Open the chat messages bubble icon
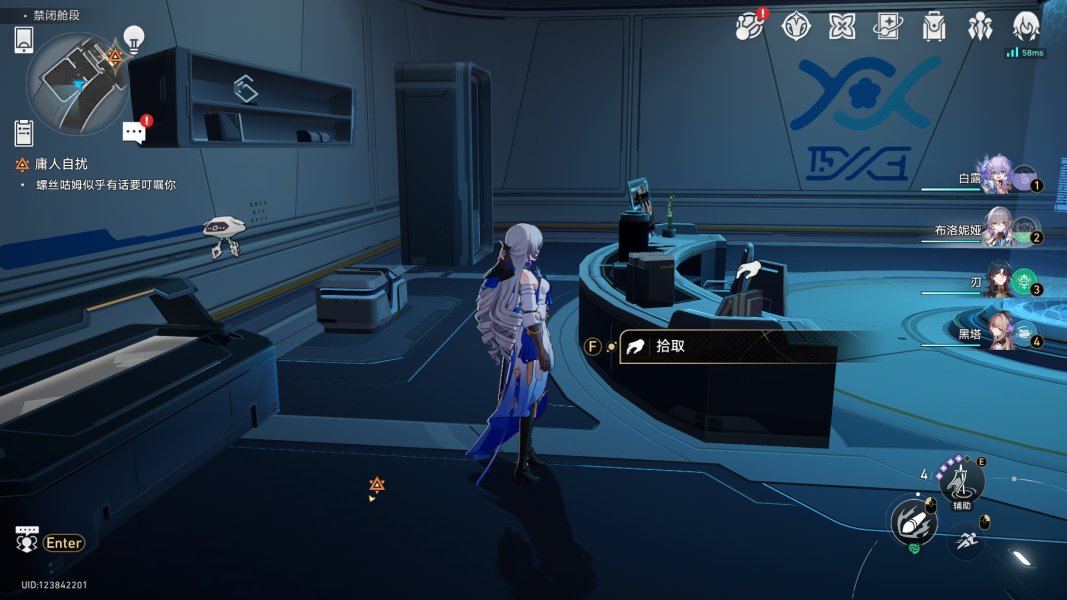 pos(134,131)
